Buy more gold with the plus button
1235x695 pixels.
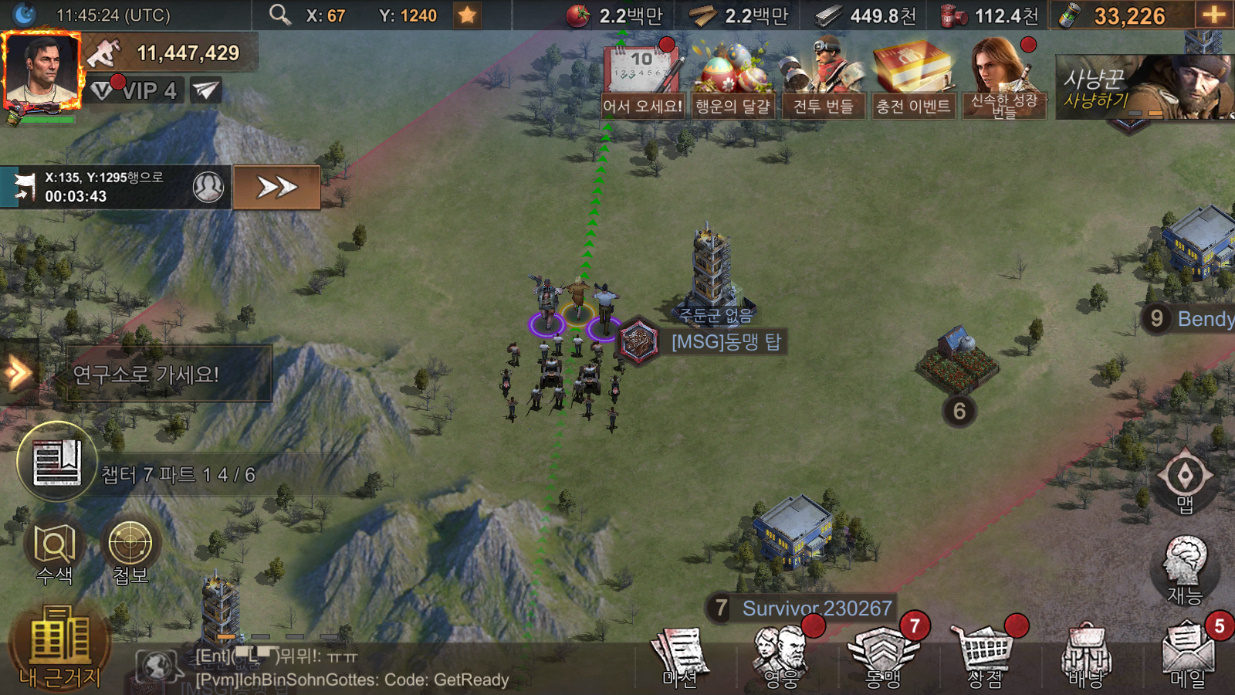coord(1214,15)
